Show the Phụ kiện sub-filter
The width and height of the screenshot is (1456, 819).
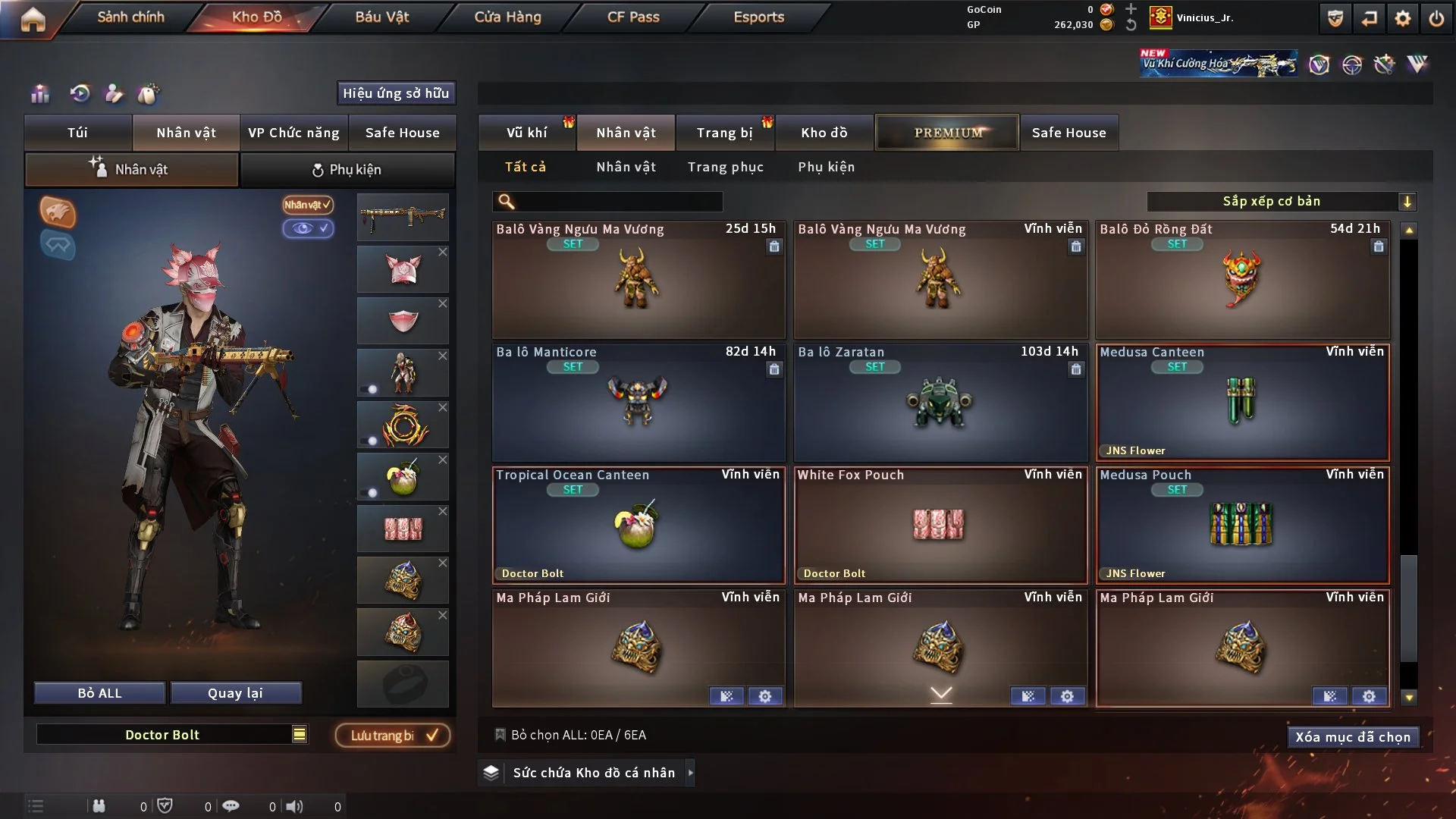tap(826, 167)
